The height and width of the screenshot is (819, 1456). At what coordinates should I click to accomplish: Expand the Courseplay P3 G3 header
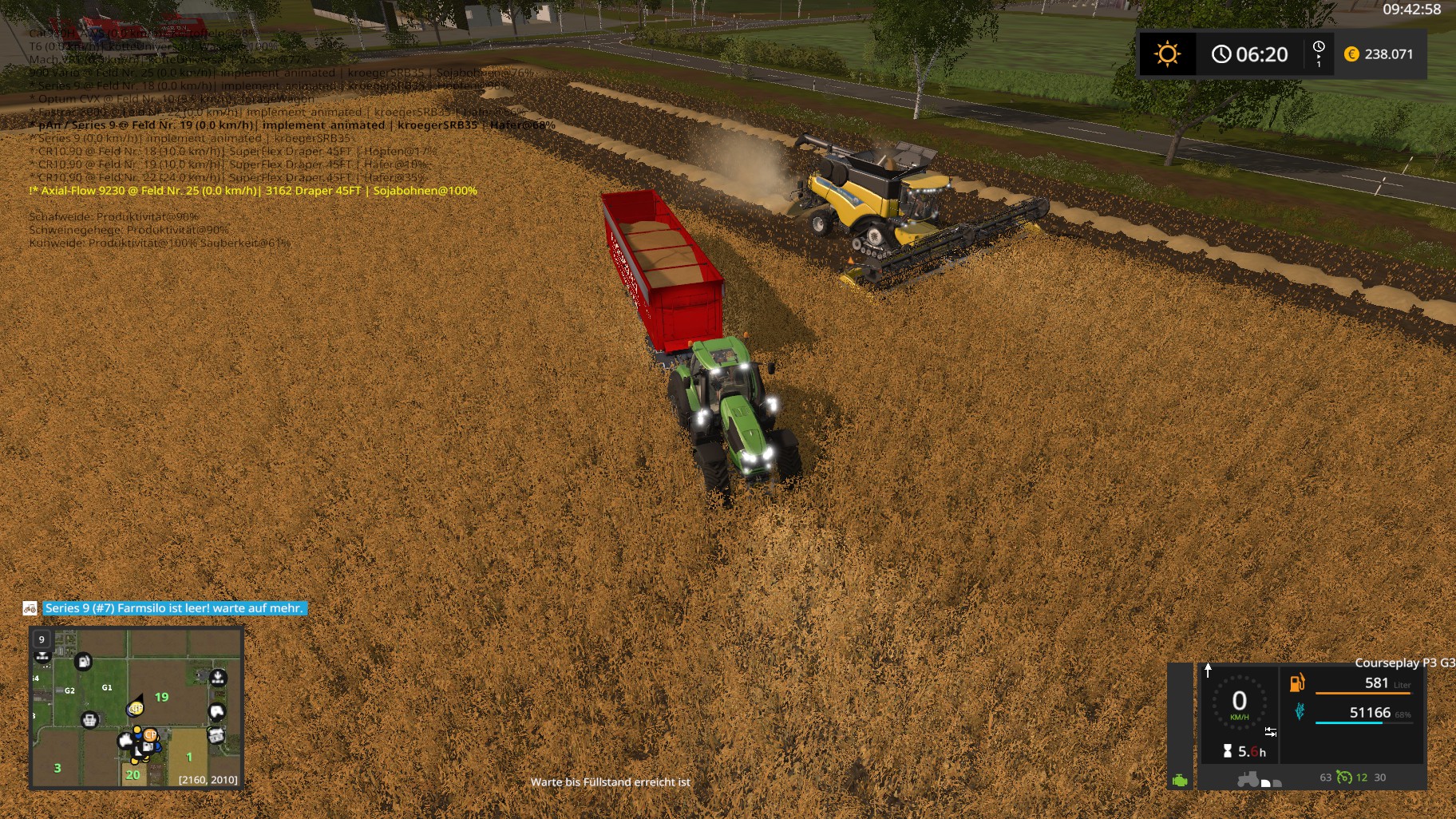(1404, 663)
